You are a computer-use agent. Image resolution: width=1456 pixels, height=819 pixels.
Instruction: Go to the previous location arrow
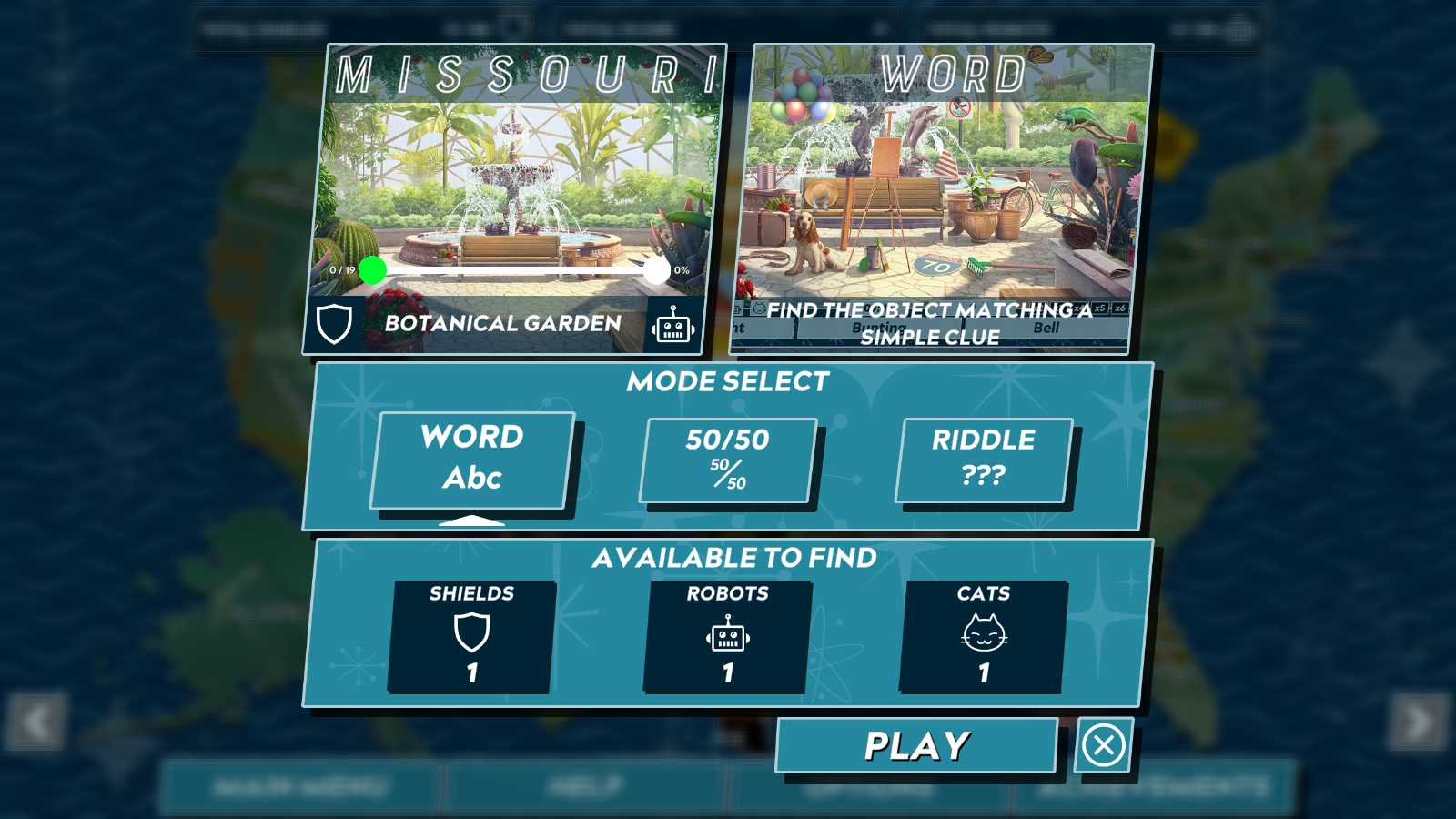[x=36, y=723]
